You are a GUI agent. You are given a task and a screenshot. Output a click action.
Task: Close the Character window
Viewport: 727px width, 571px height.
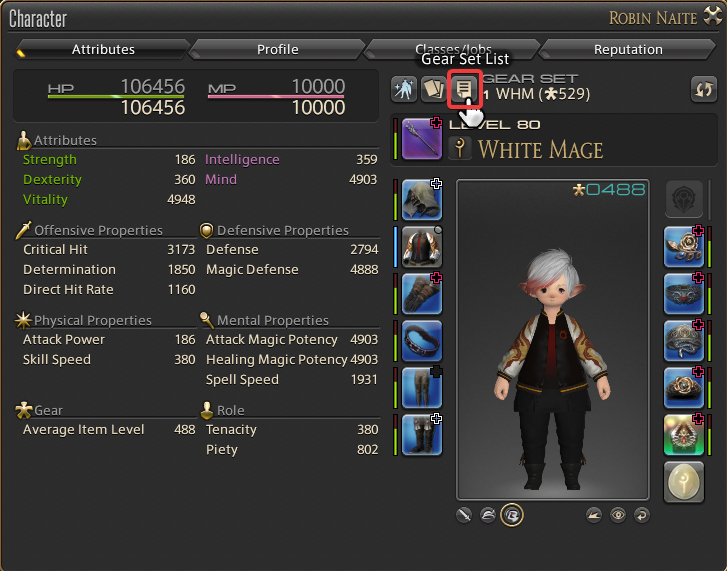tap(714, 18)
